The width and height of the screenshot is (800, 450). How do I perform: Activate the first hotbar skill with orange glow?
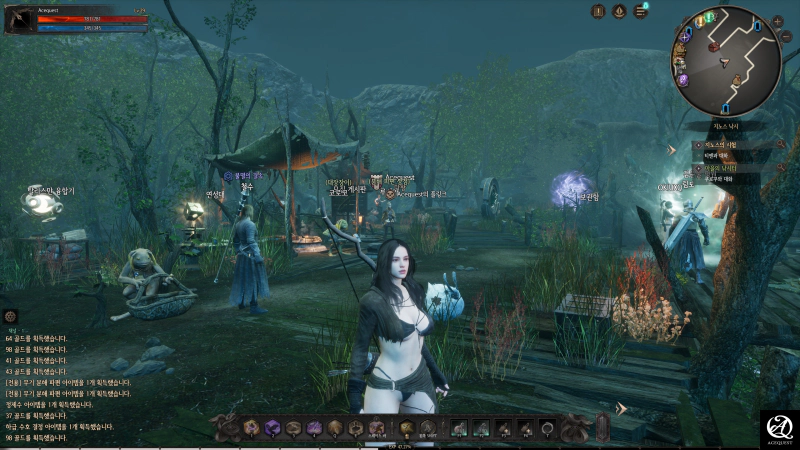pyautogui.click(x=250, y=428)
